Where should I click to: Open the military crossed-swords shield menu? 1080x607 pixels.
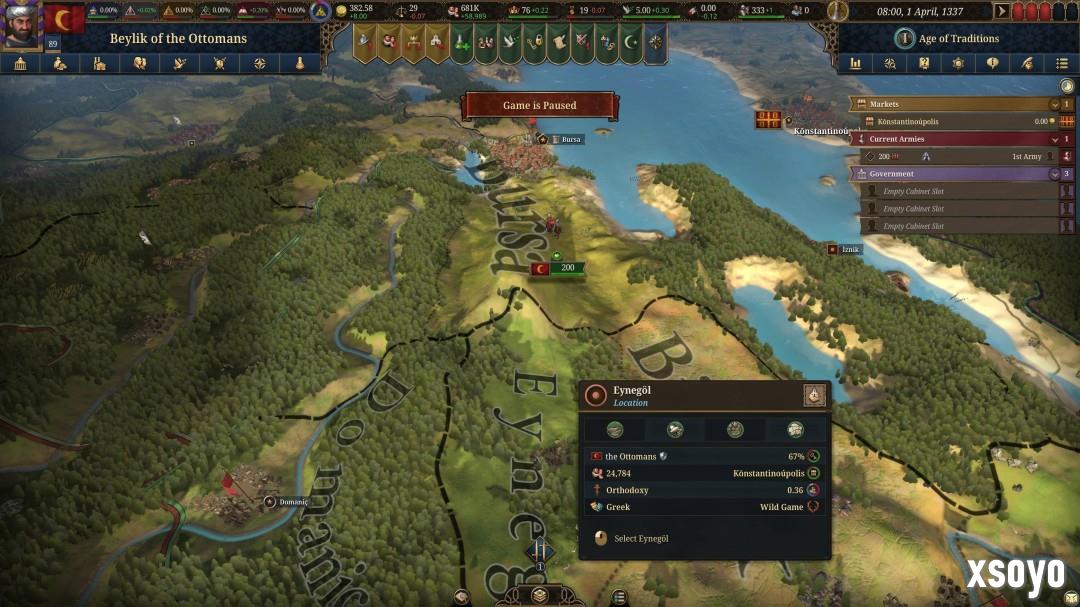[x=220, y=63]
